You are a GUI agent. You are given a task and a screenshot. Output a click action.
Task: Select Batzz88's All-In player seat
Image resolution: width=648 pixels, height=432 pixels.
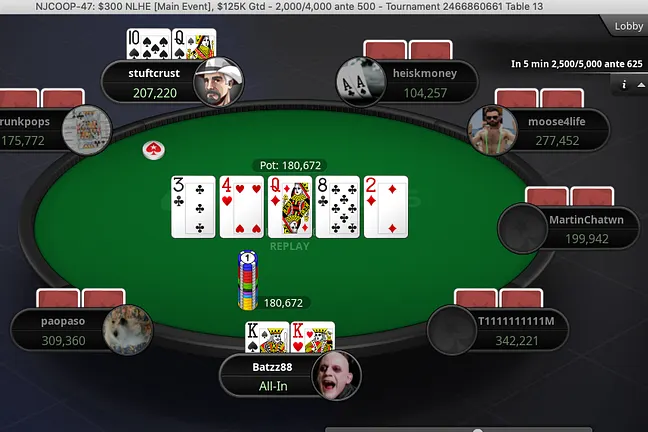290,377
